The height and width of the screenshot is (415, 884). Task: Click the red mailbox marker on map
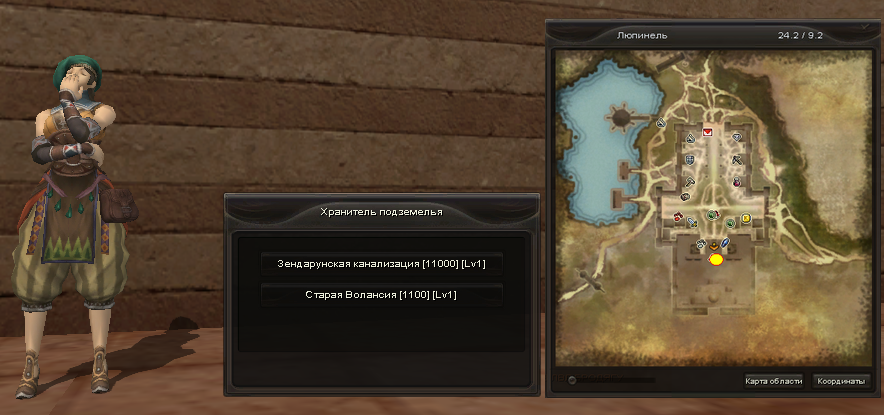click(x=709, y=132)
